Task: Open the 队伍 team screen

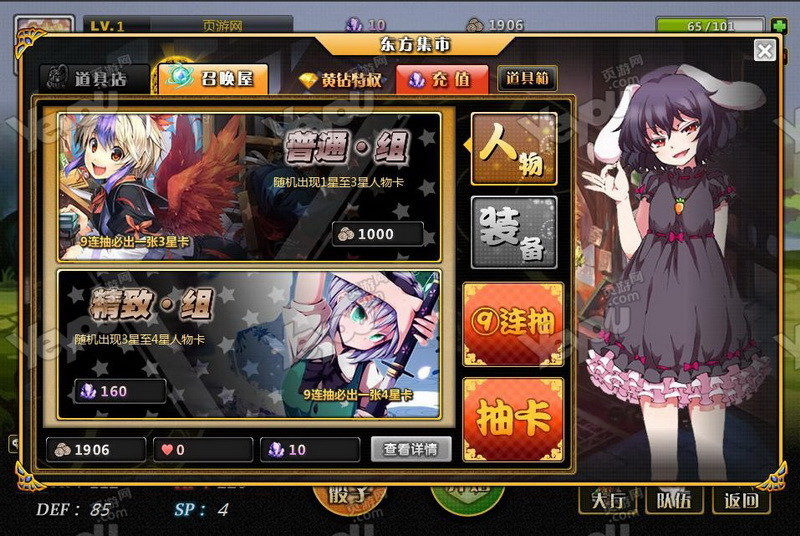Action: click(674, 501)
